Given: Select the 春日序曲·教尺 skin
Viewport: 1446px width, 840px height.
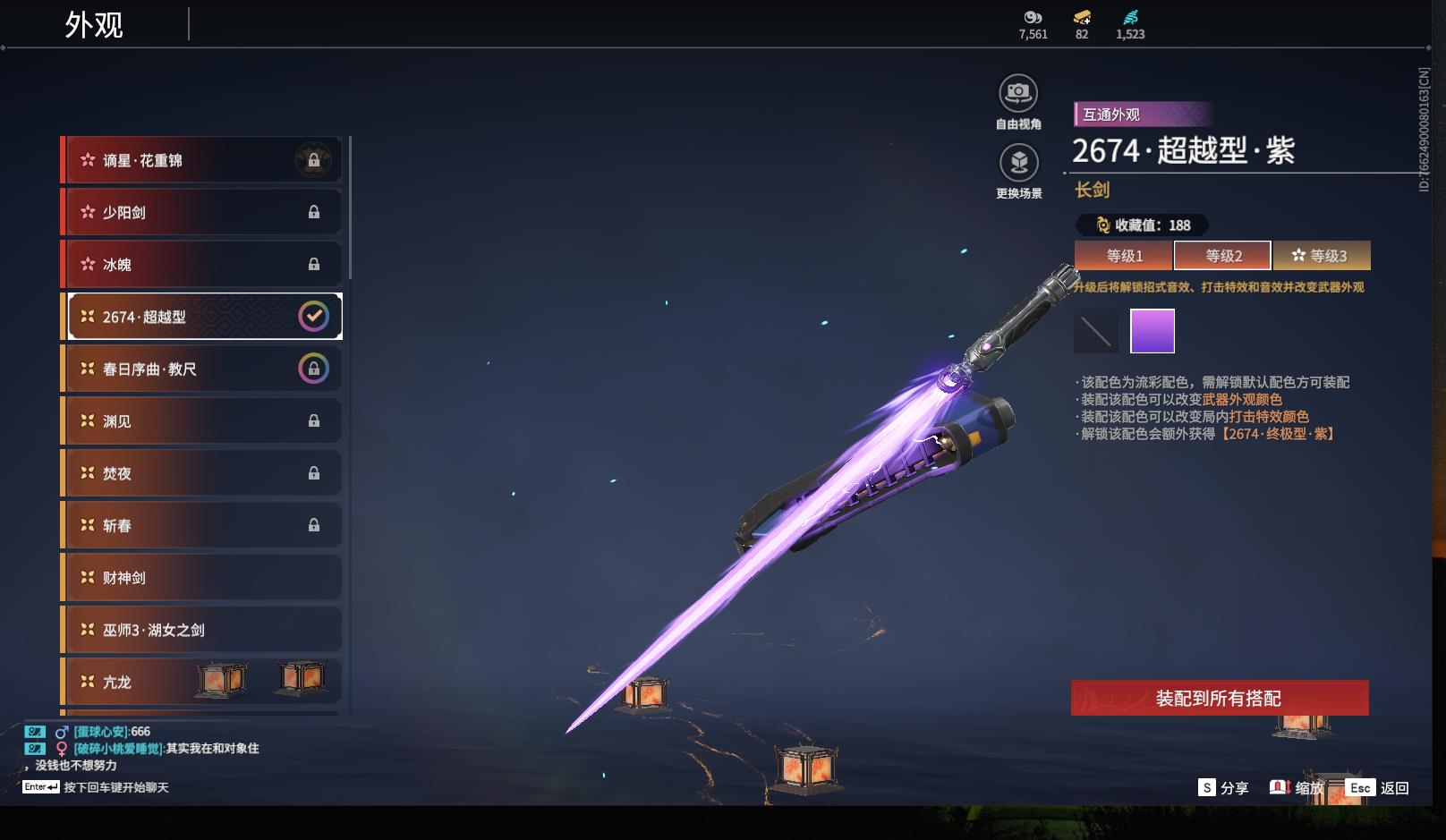Looking at the screenshot, I should 202,369.
